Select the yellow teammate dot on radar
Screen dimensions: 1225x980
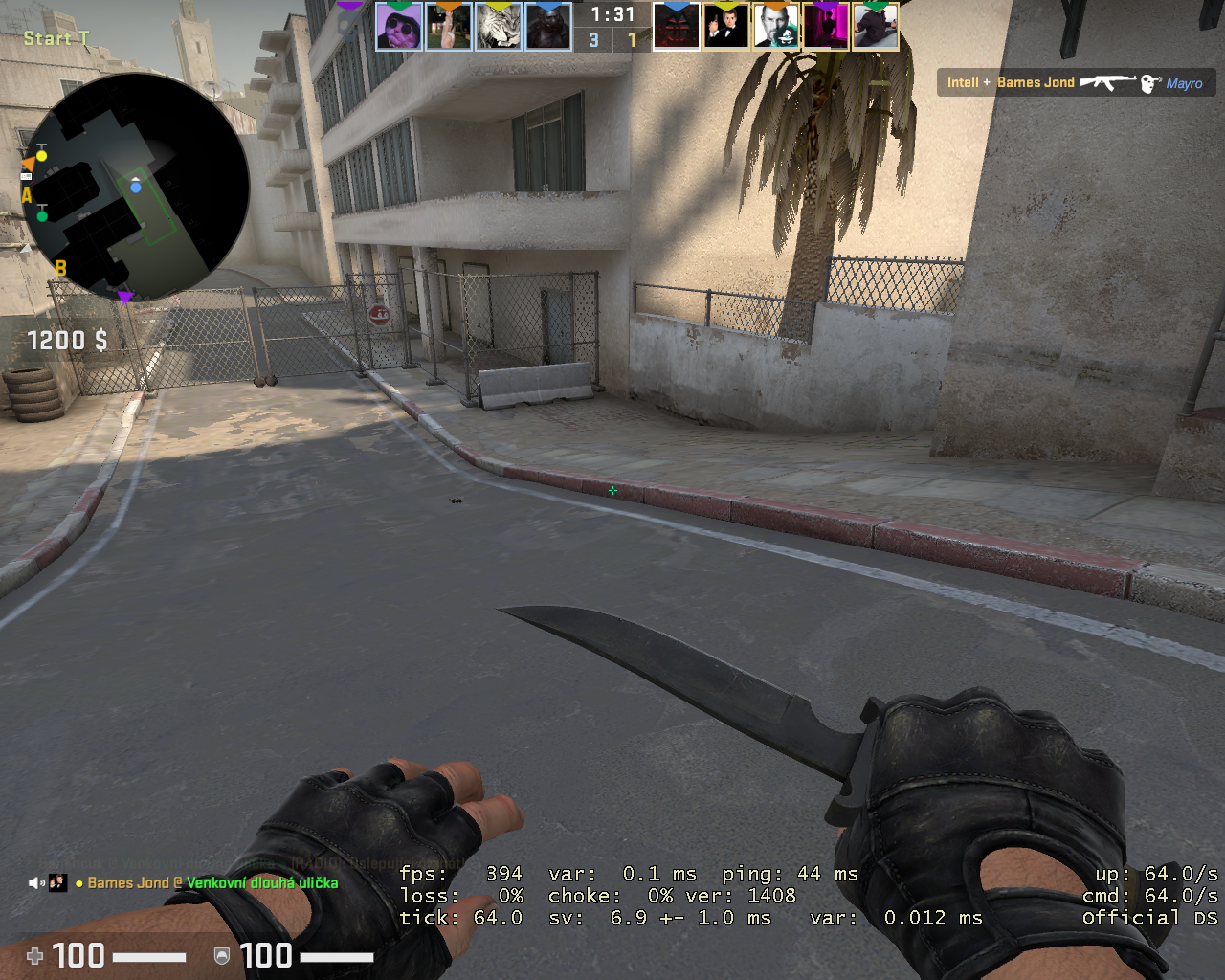coord(41,155)
